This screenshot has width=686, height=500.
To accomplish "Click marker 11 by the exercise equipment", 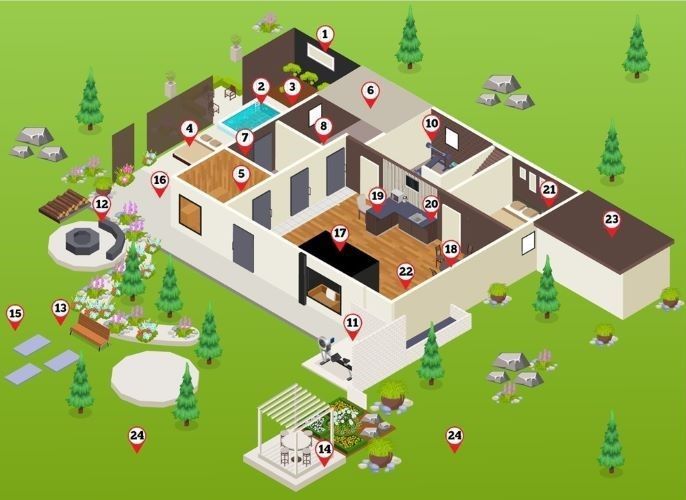I will tap(352, 324).
